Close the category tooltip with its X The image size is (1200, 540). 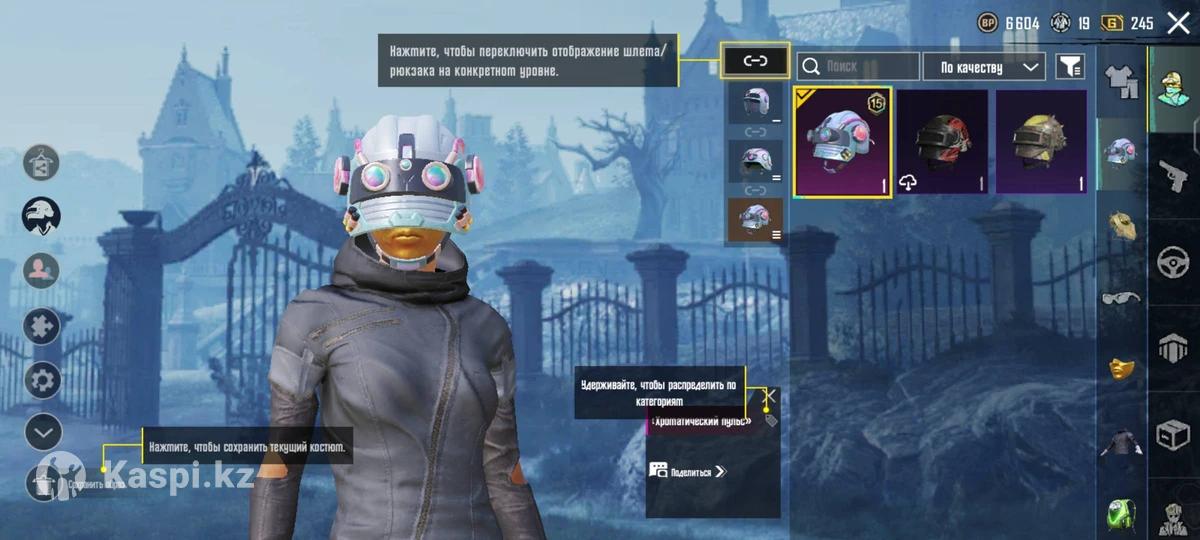(x=770, y=395)
